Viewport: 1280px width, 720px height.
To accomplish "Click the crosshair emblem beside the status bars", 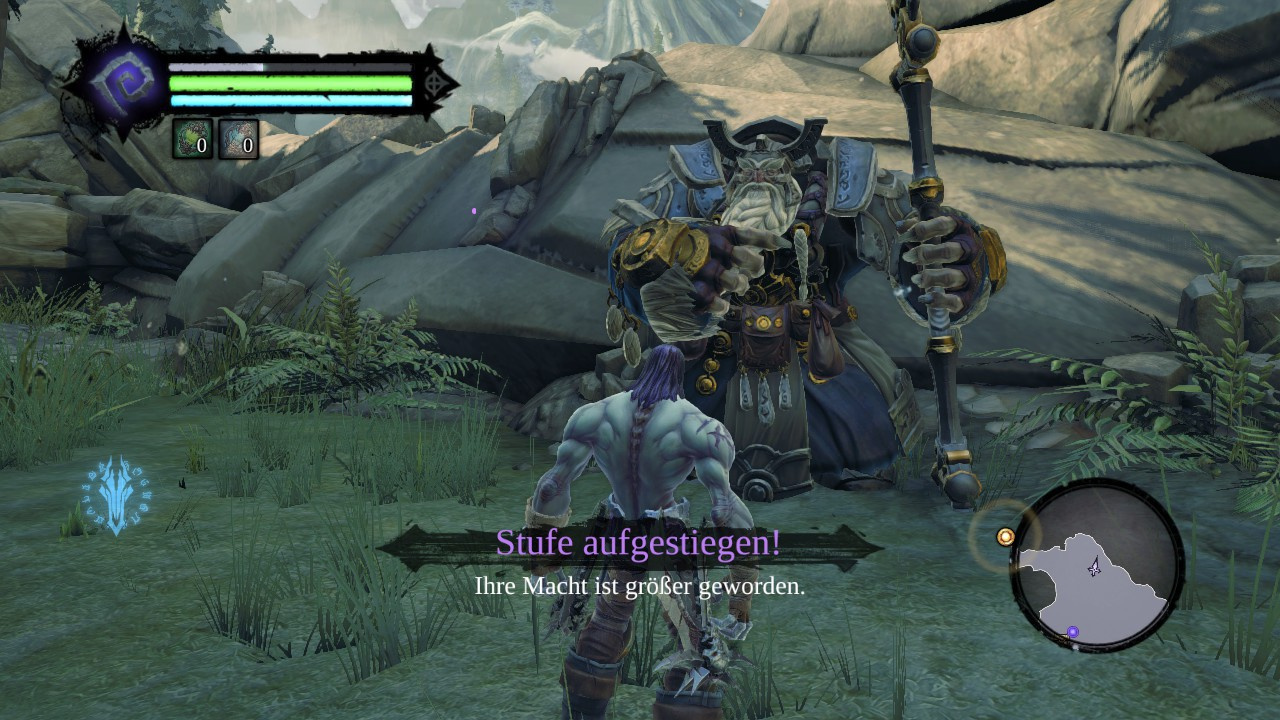I will pyautogui.click(x=434, y=85).
